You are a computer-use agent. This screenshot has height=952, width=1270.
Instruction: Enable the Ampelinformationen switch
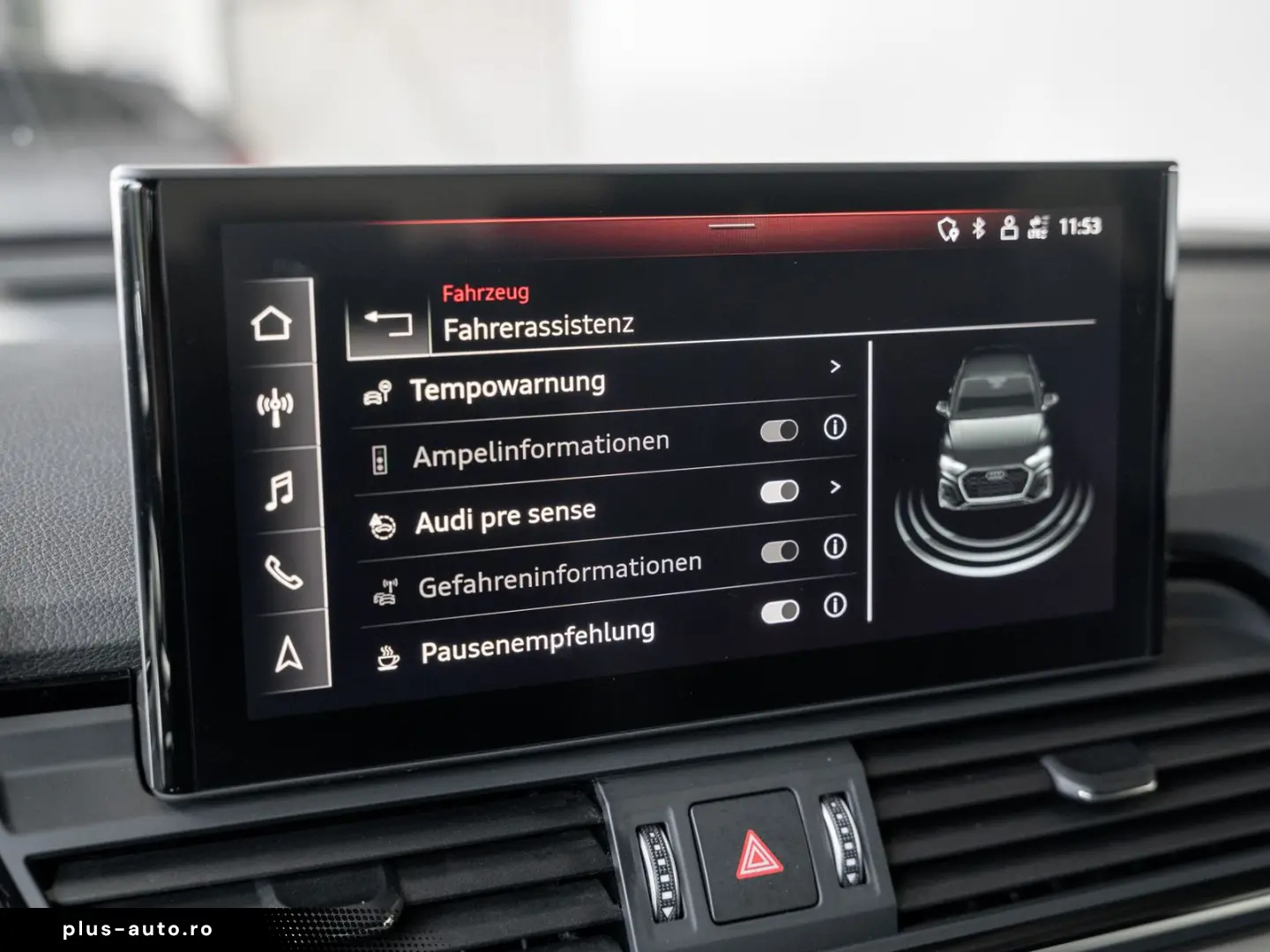(780, 431)
